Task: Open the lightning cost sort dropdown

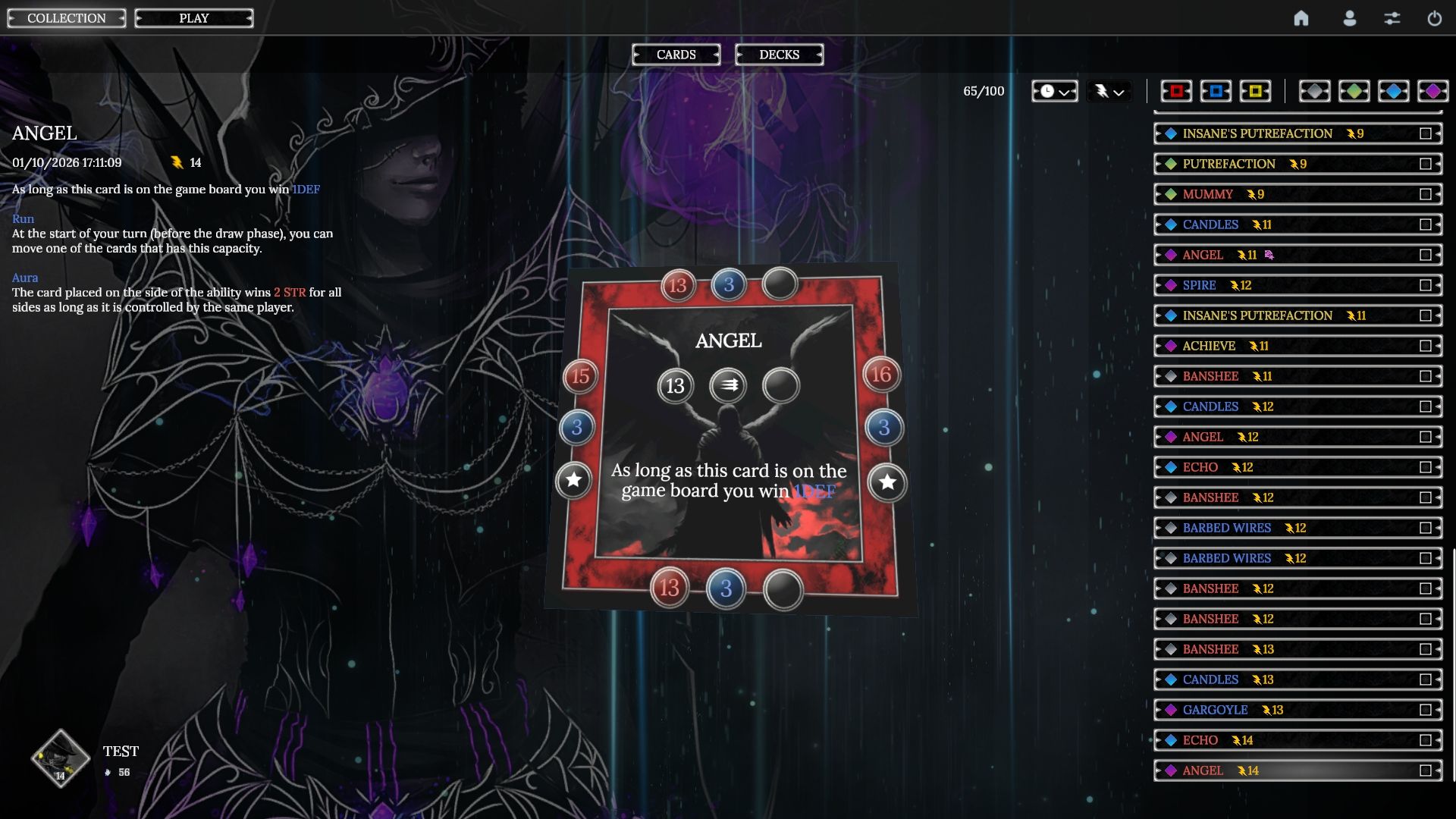Action: [1109, 91]
